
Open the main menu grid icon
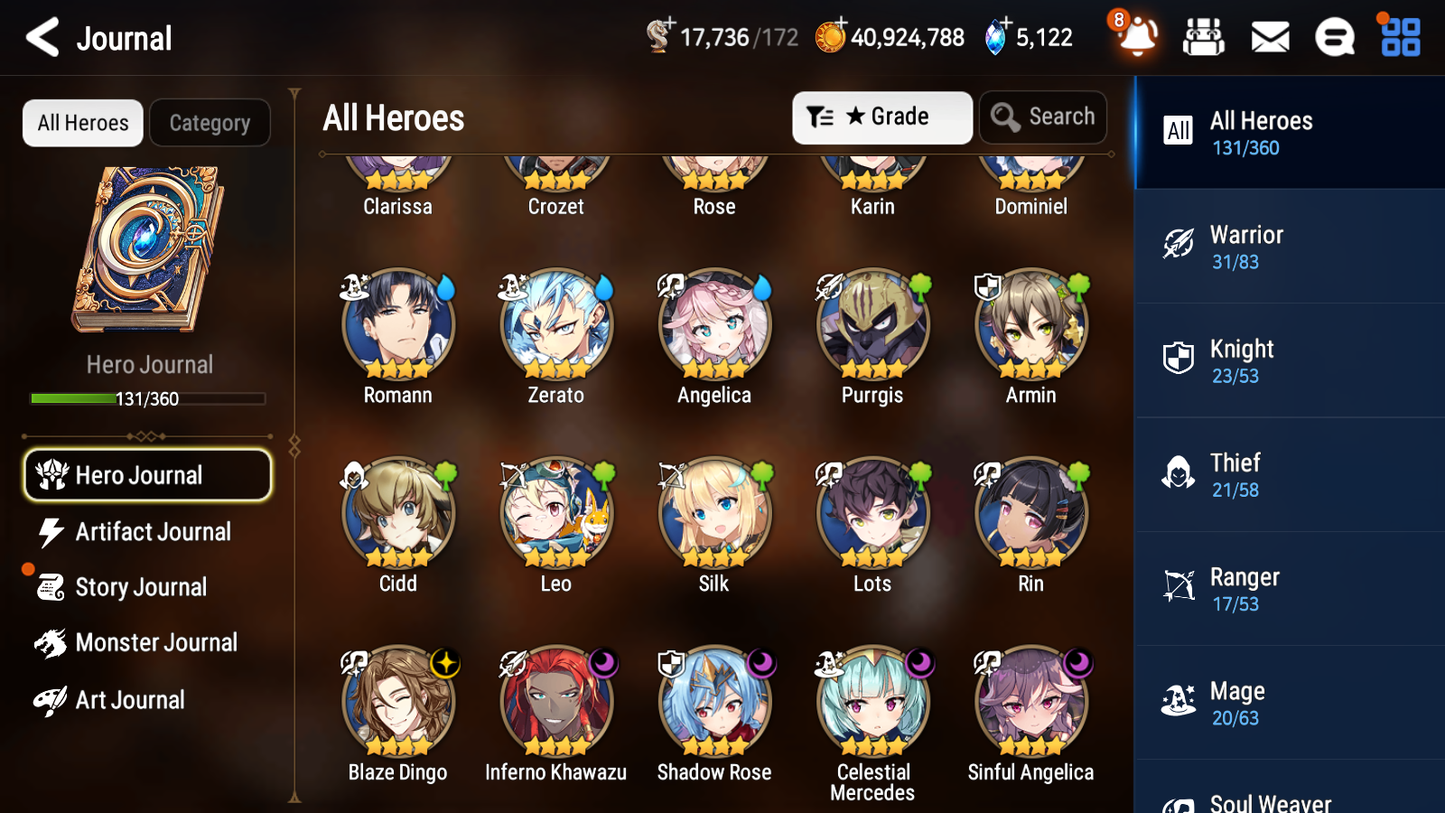coord(1399,36)
